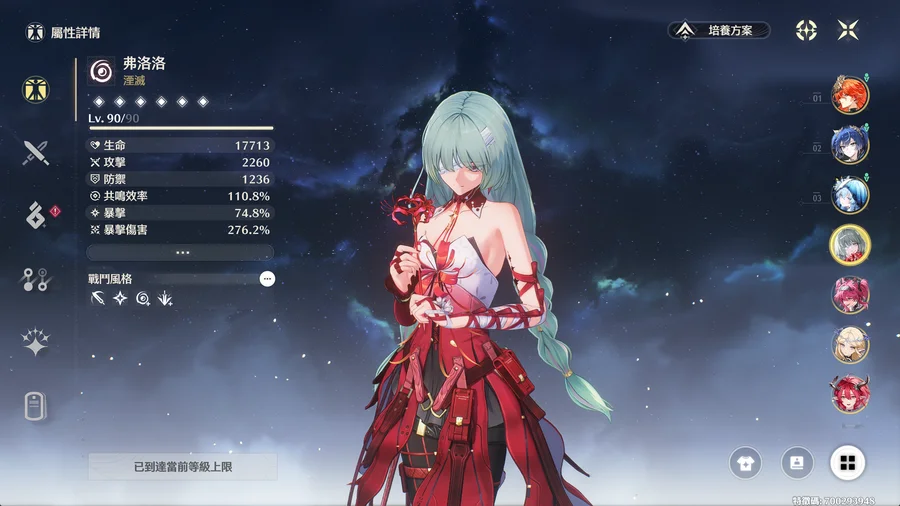Open the resonance chain sparkle tab

37,344
